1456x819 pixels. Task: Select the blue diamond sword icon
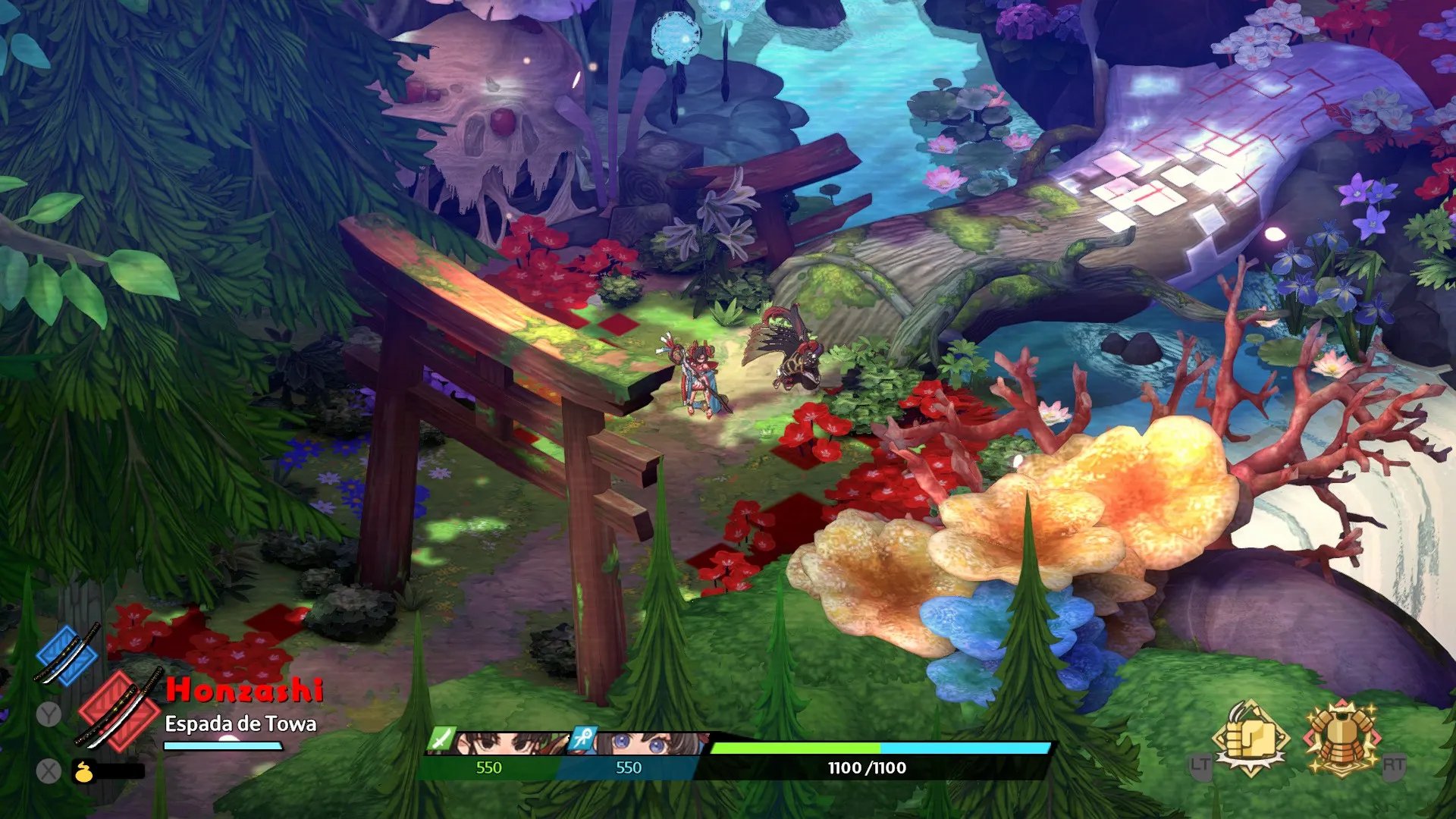pos(67,654)
